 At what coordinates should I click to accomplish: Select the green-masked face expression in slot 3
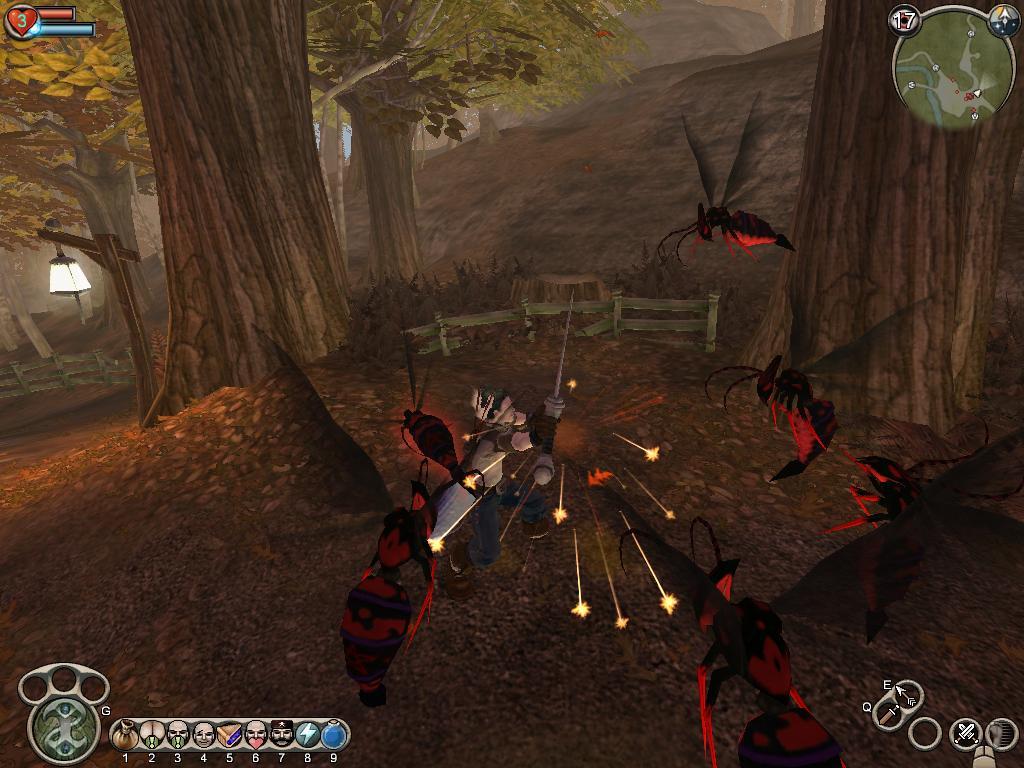(x=178, y=737)
